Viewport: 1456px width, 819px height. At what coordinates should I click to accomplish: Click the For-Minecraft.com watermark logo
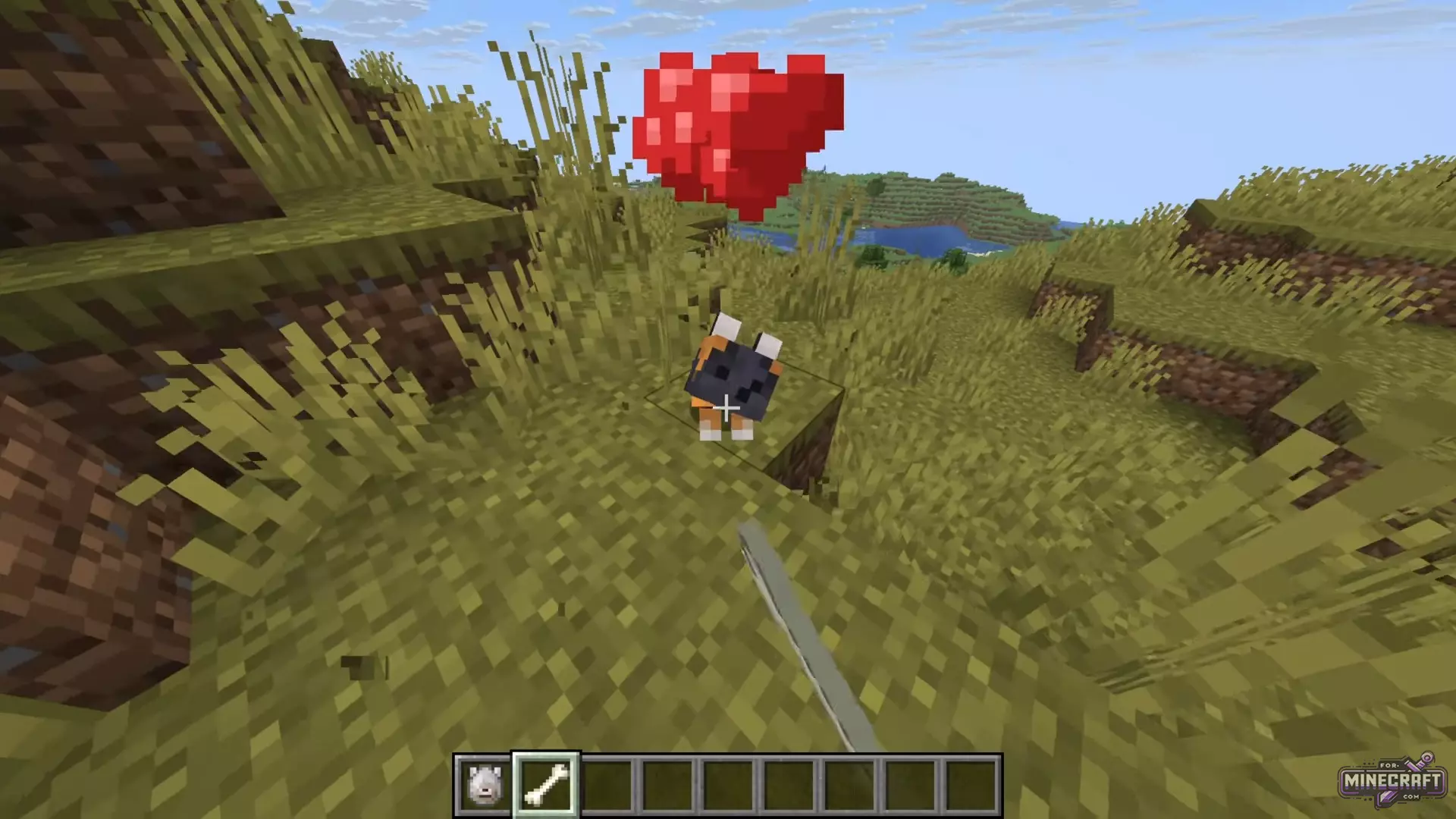coord(1392,781)
